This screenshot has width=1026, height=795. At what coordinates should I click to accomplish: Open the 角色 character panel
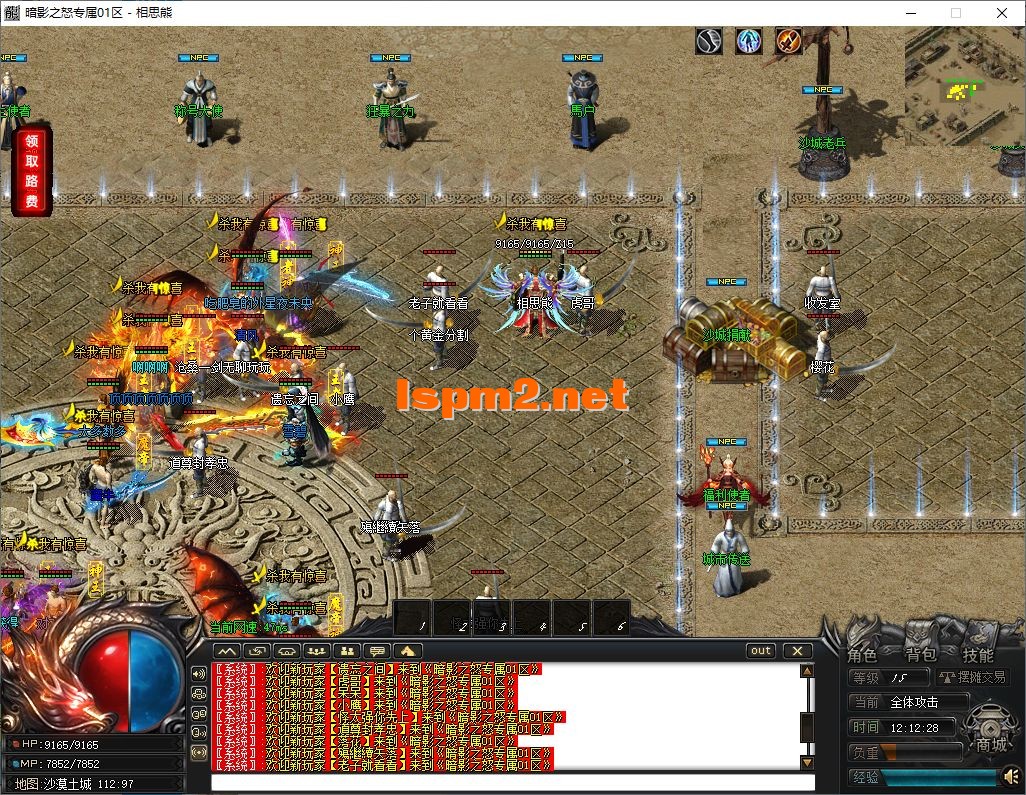[862, 656]
